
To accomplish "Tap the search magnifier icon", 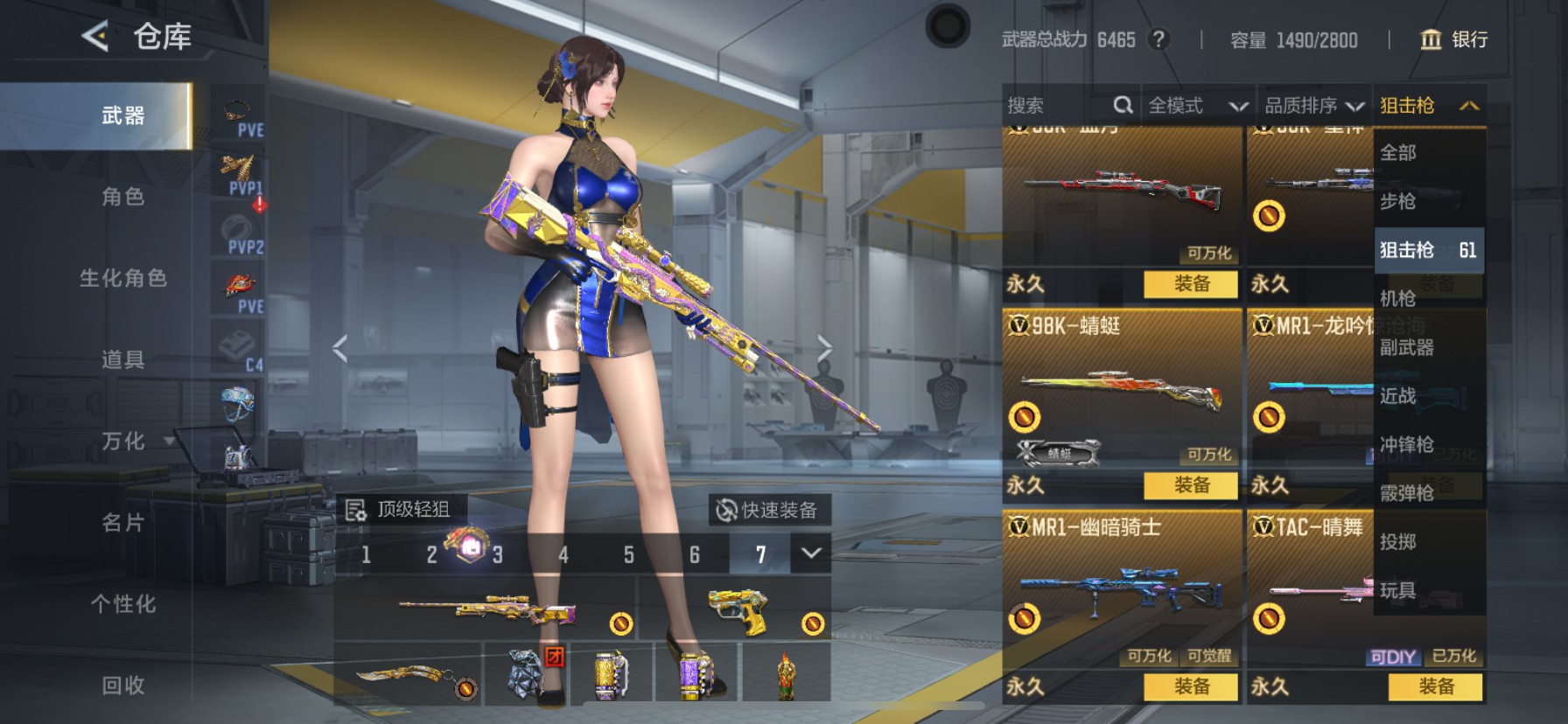I will pyautogui.click(x=1123, y=105).
